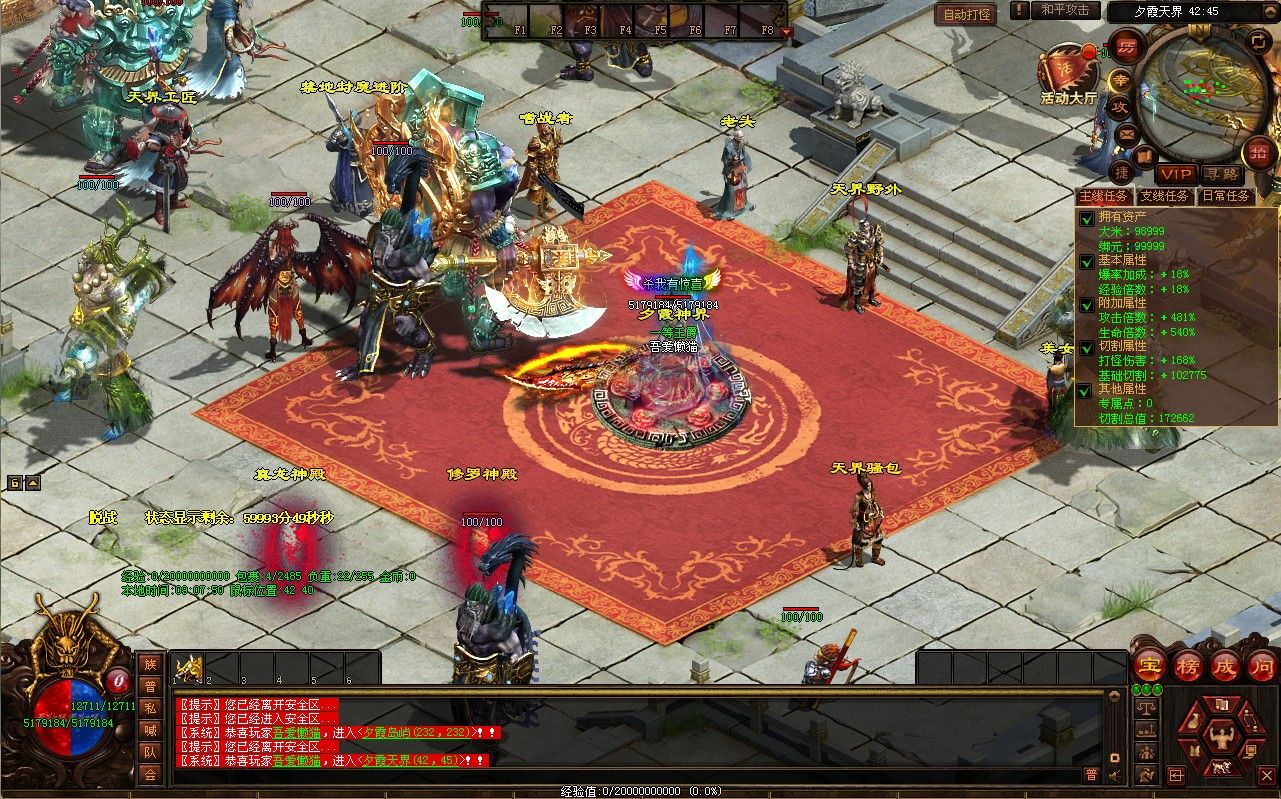The width and height of the screenshot is (1281, 799).
Task: Switch to the 队 team chat channel
Action: click(150, 752)
